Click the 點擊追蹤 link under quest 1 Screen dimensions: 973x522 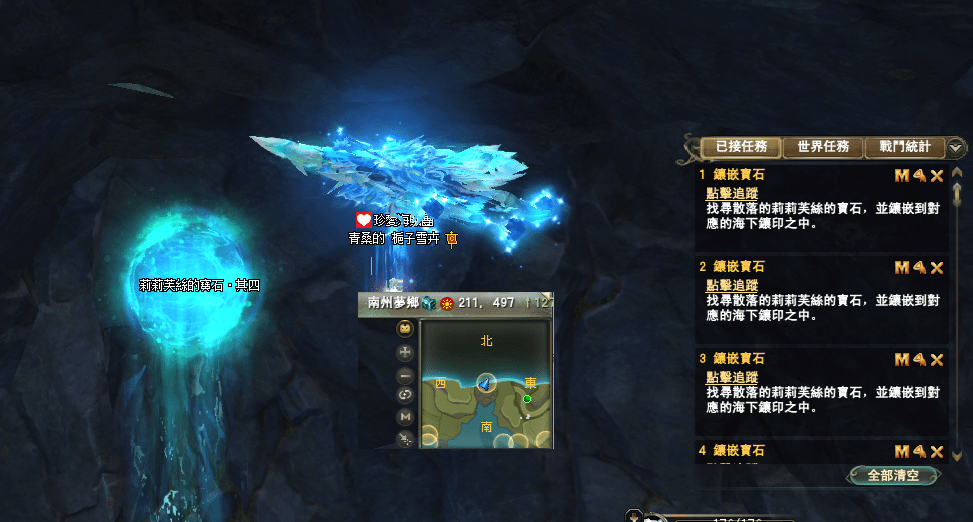(x=732, y=194)
